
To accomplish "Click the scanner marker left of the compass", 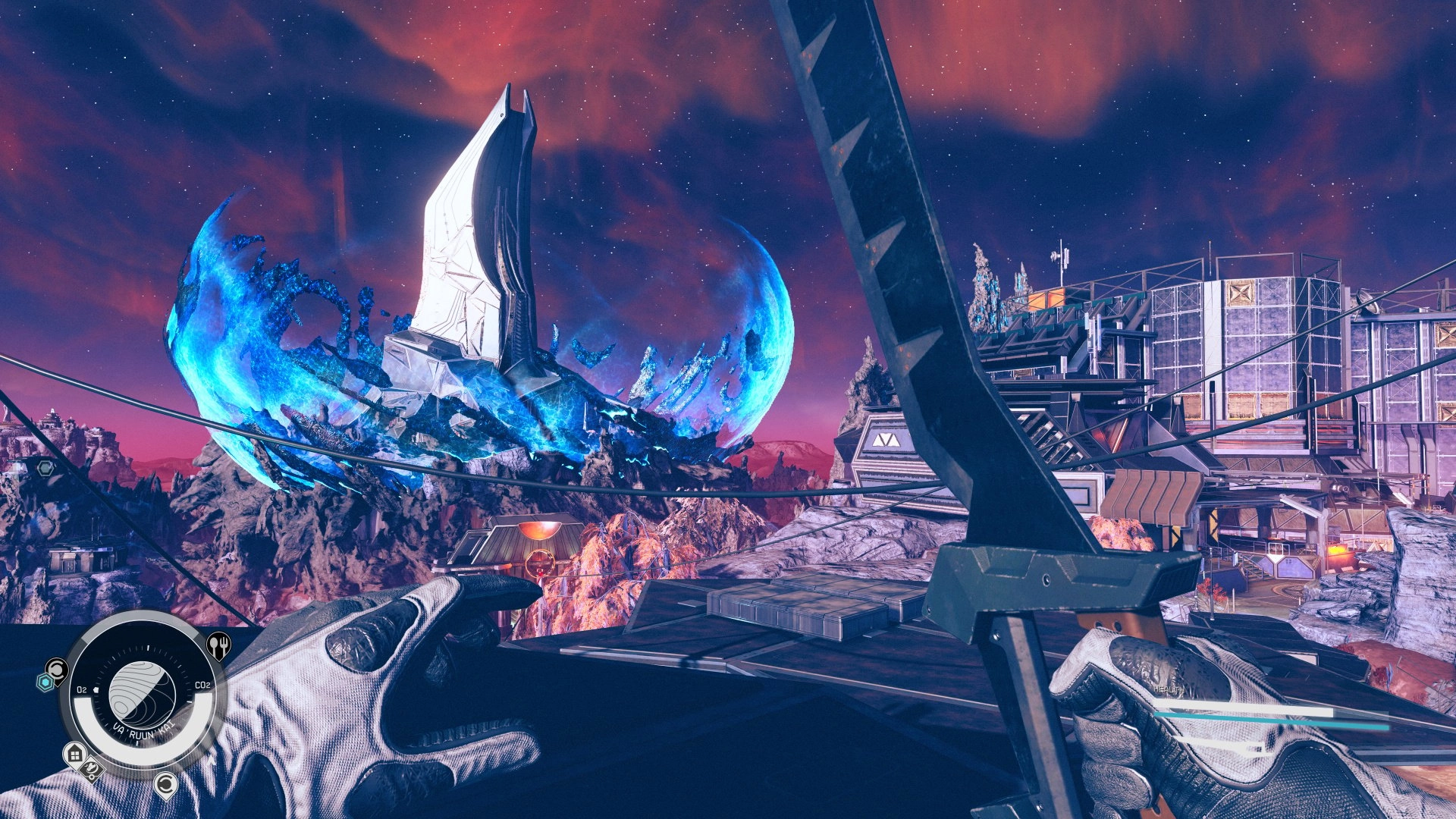I will [x=57, y=670].
